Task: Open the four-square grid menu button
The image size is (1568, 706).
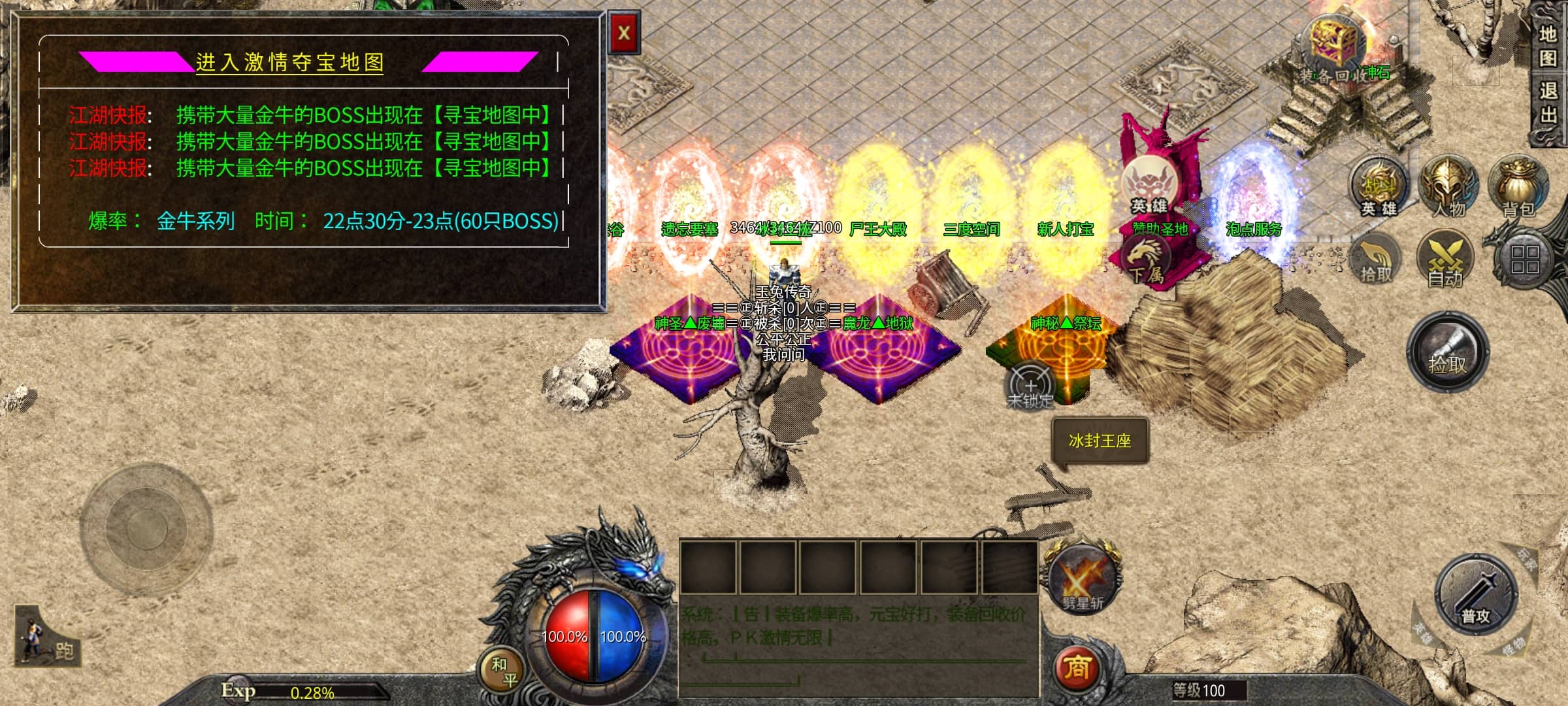Action: point(1524,260)
